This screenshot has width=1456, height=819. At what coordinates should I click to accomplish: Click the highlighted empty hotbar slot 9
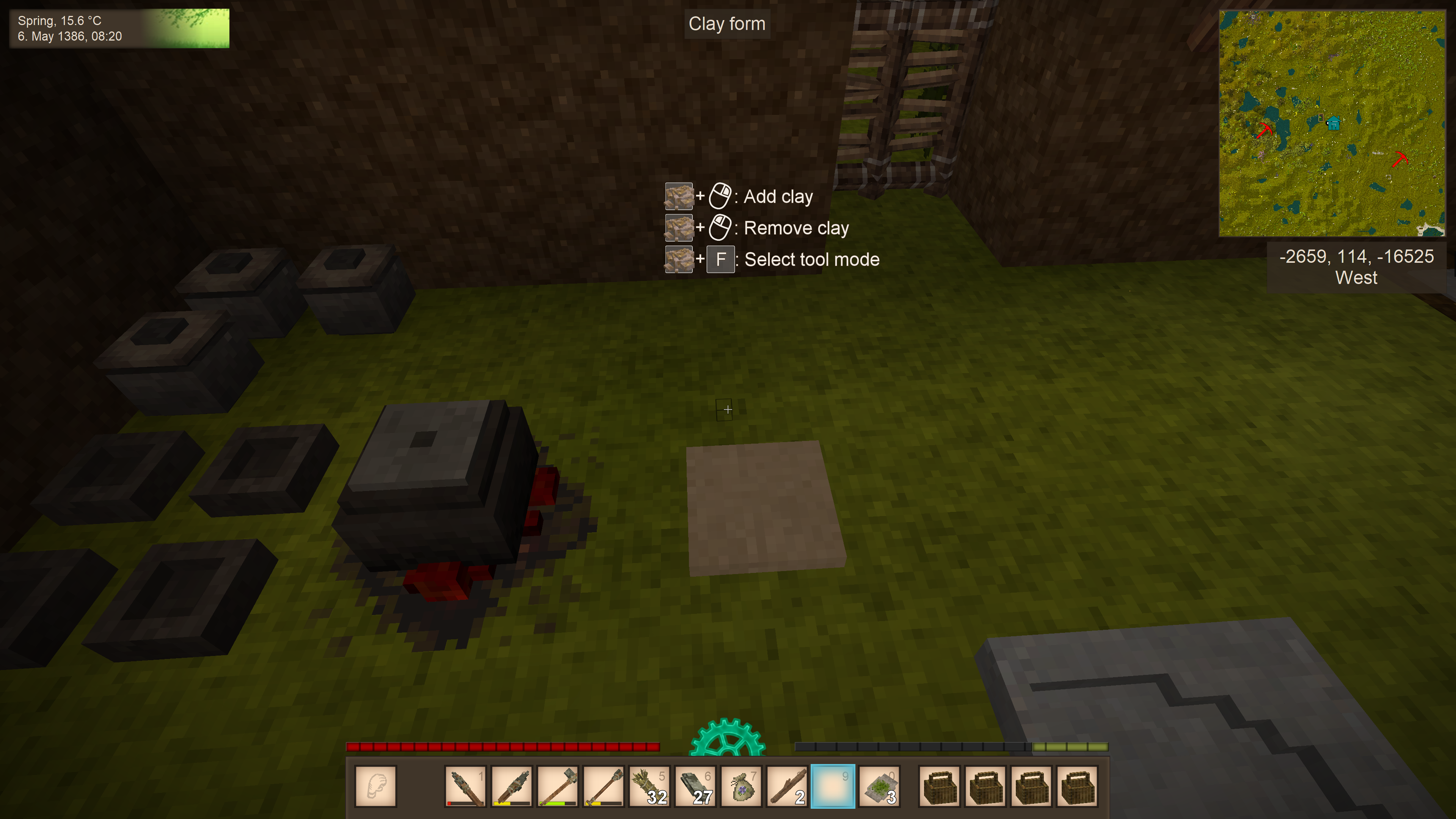coord(833,786)
